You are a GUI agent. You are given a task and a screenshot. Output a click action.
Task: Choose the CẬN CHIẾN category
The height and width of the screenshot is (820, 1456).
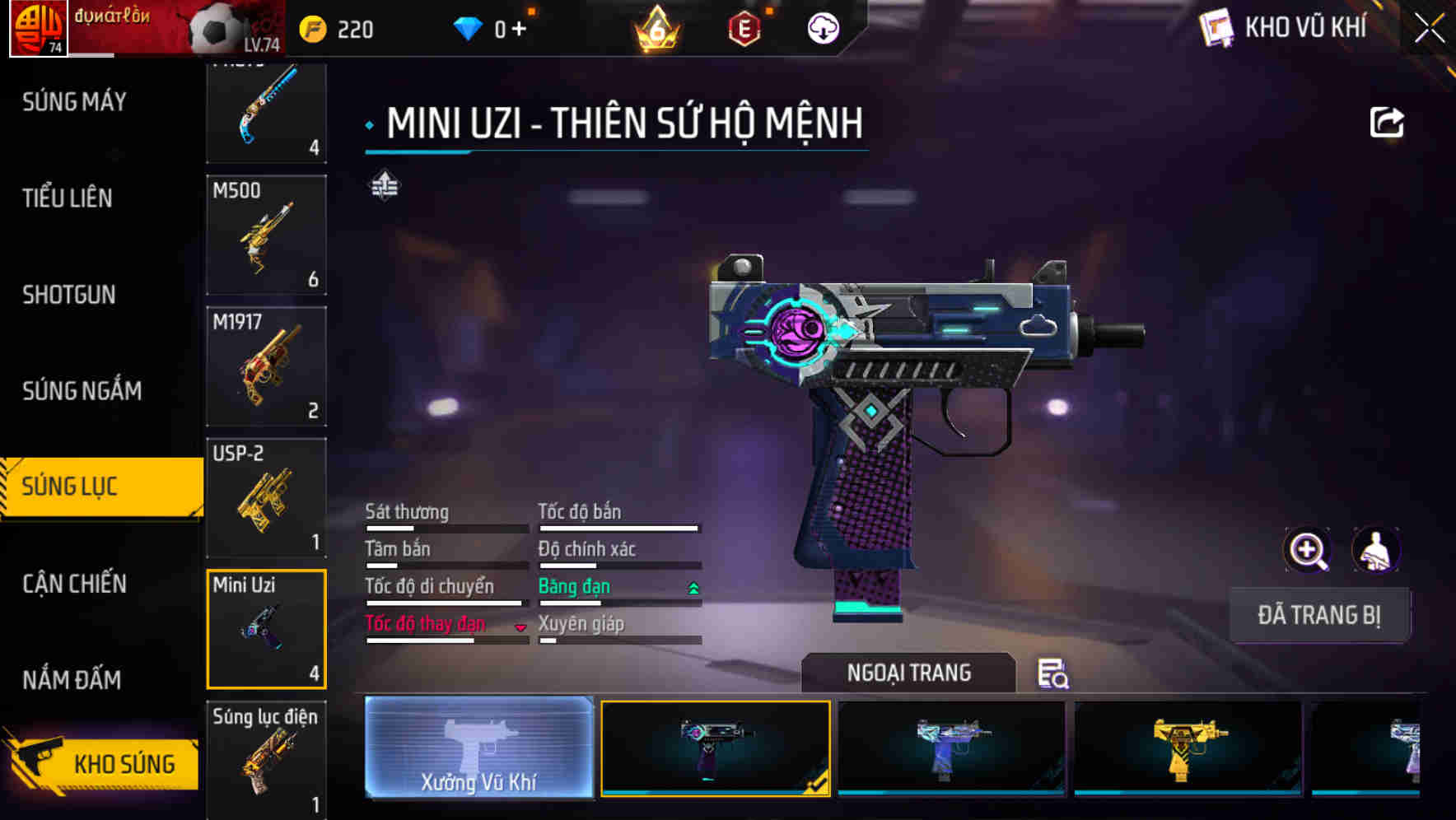75,584
